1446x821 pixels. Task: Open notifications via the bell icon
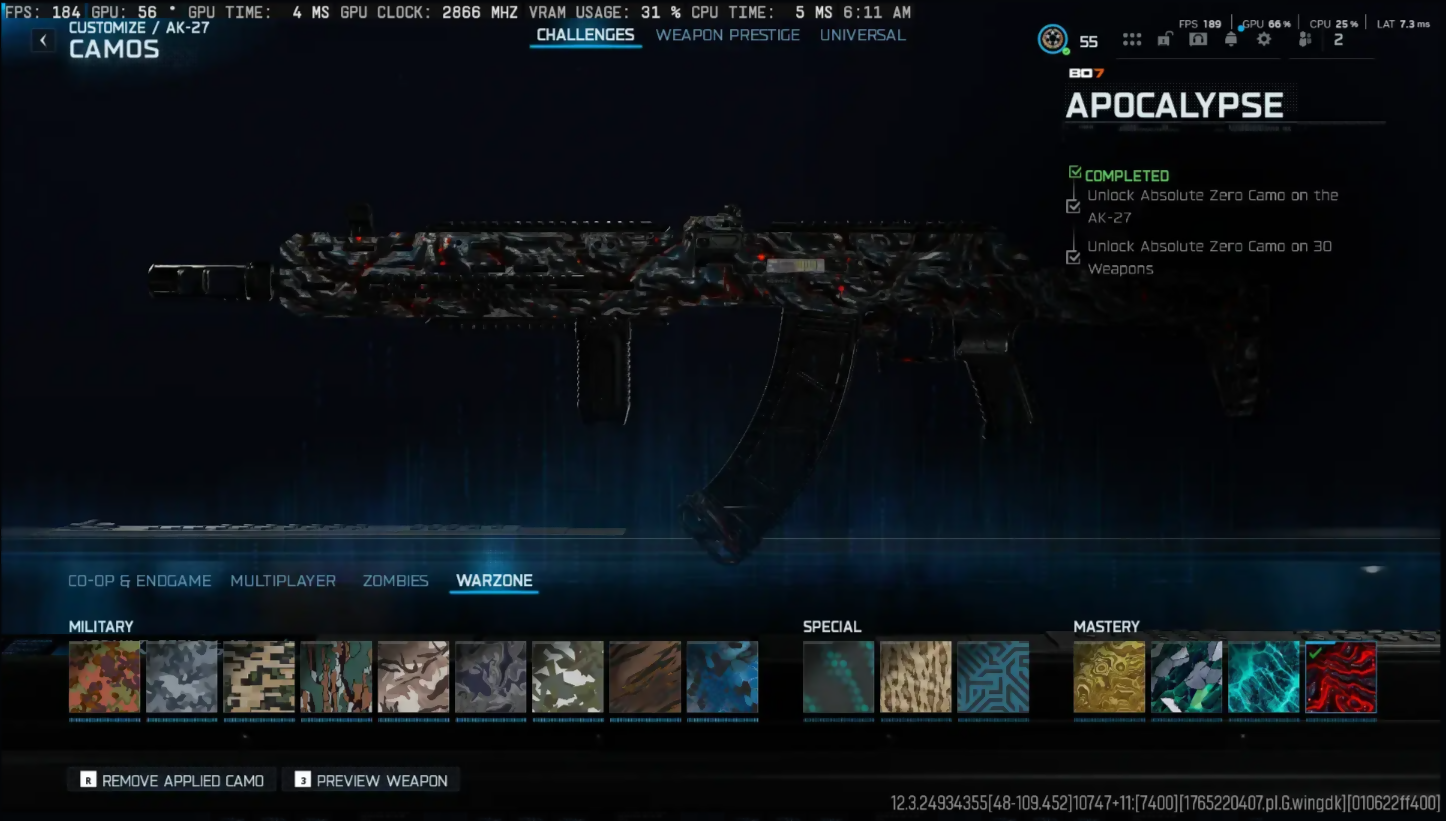coord(1231,40)
